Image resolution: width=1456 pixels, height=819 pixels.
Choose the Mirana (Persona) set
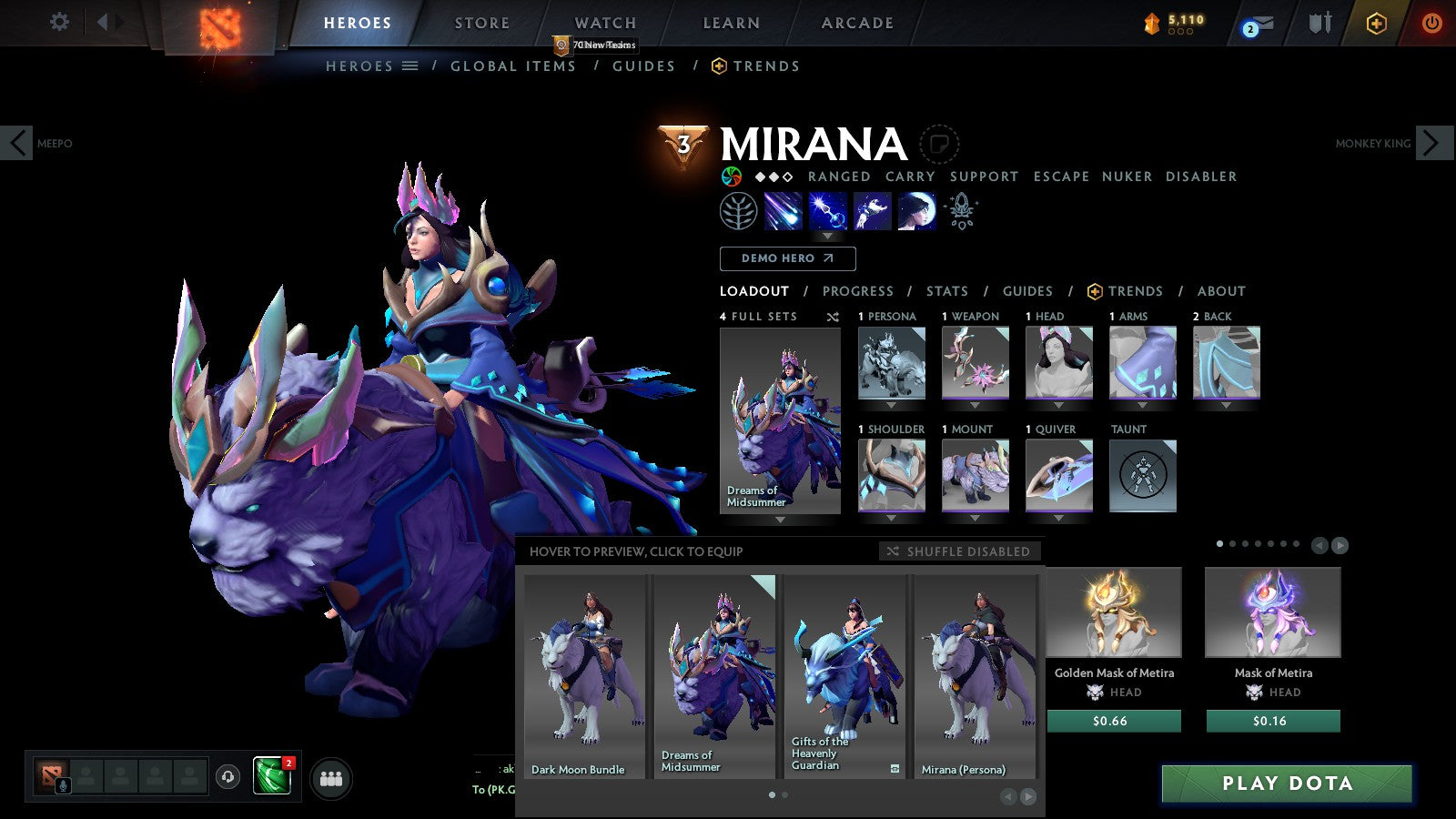pyautogui.click(x=976, y=675)
